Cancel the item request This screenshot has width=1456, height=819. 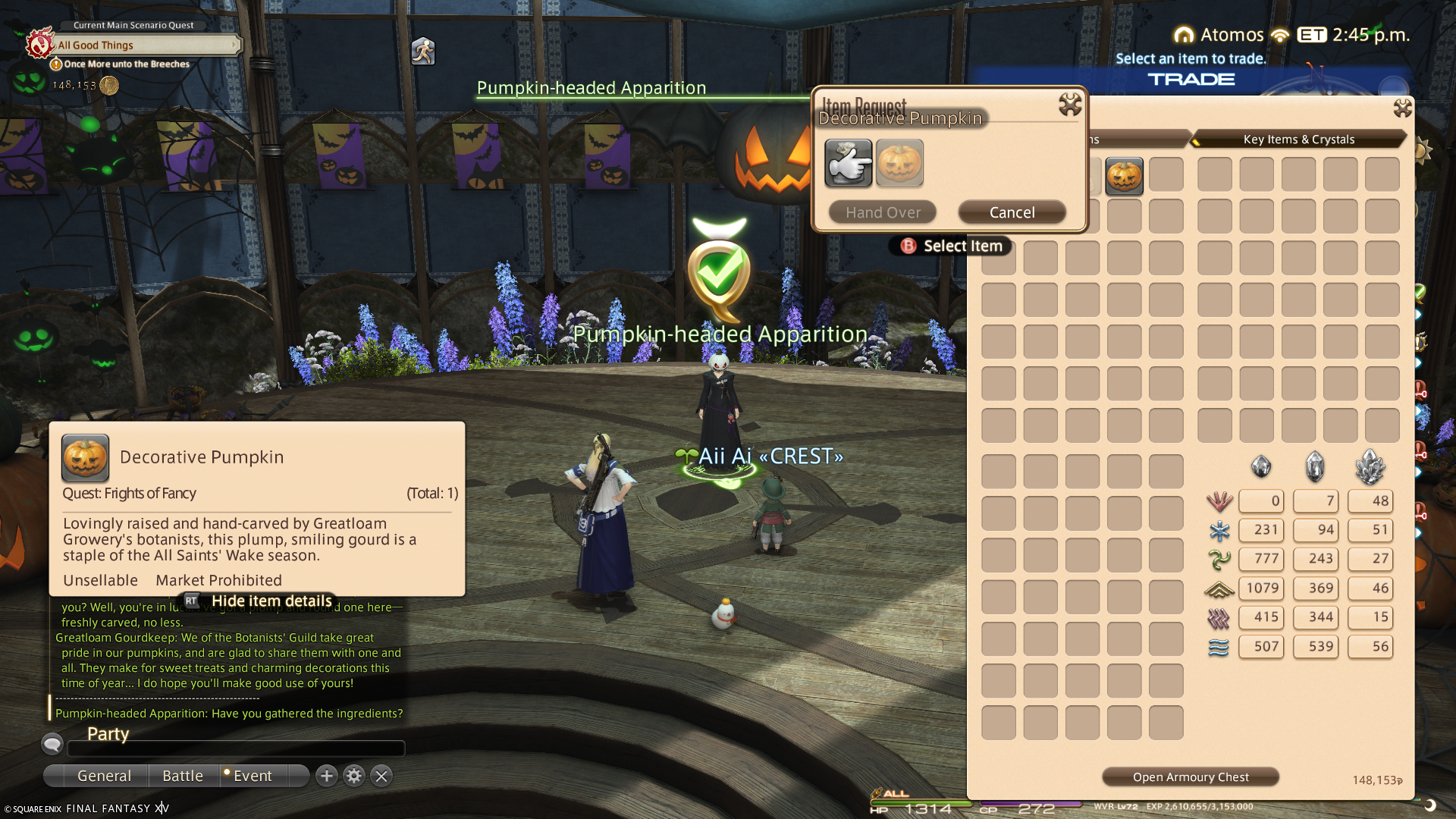pyautogui.click(x=1012, y=212)
